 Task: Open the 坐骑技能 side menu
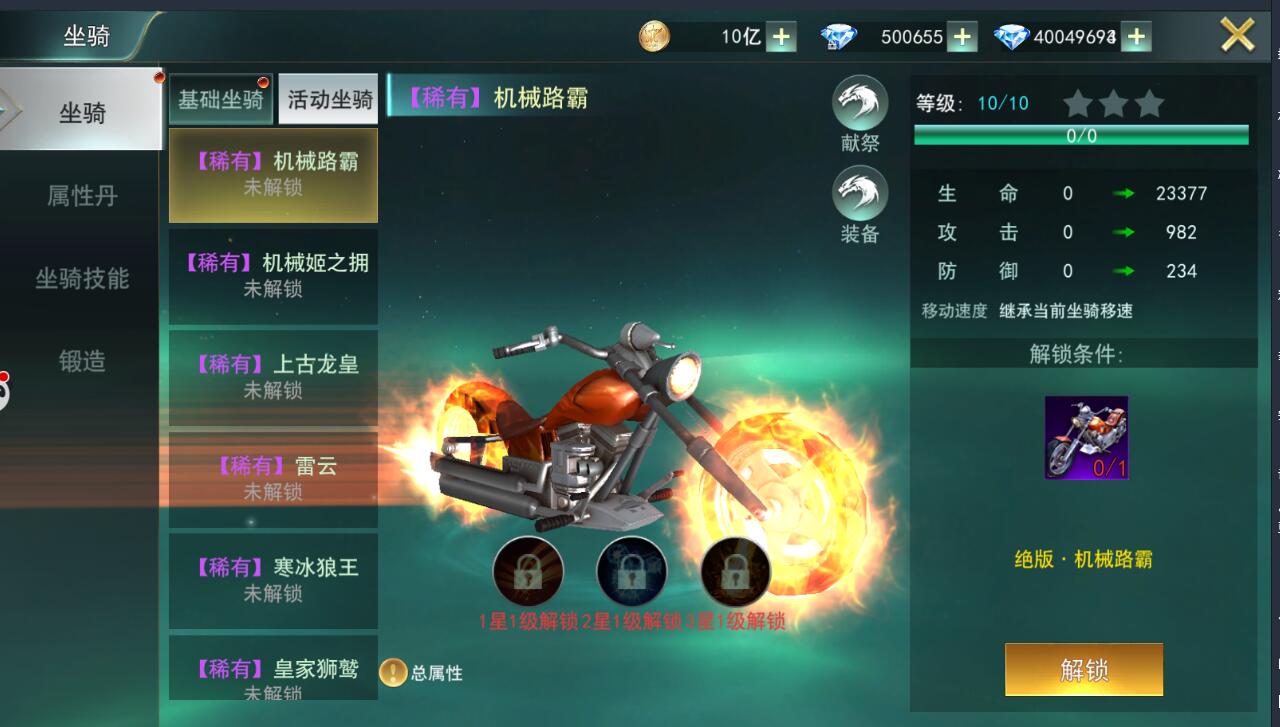pos(82,278)
